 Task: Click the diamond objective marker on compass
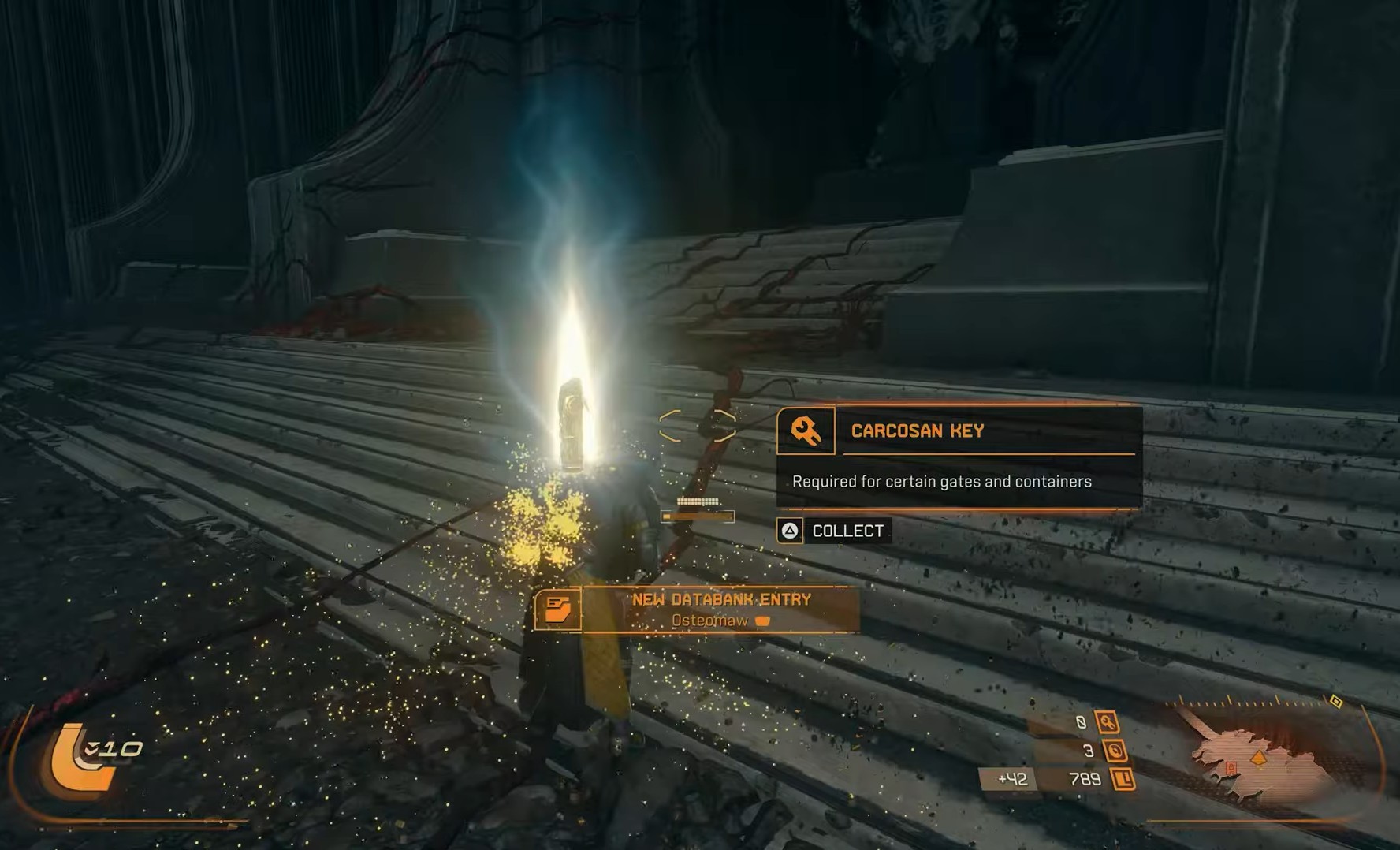1335,701
